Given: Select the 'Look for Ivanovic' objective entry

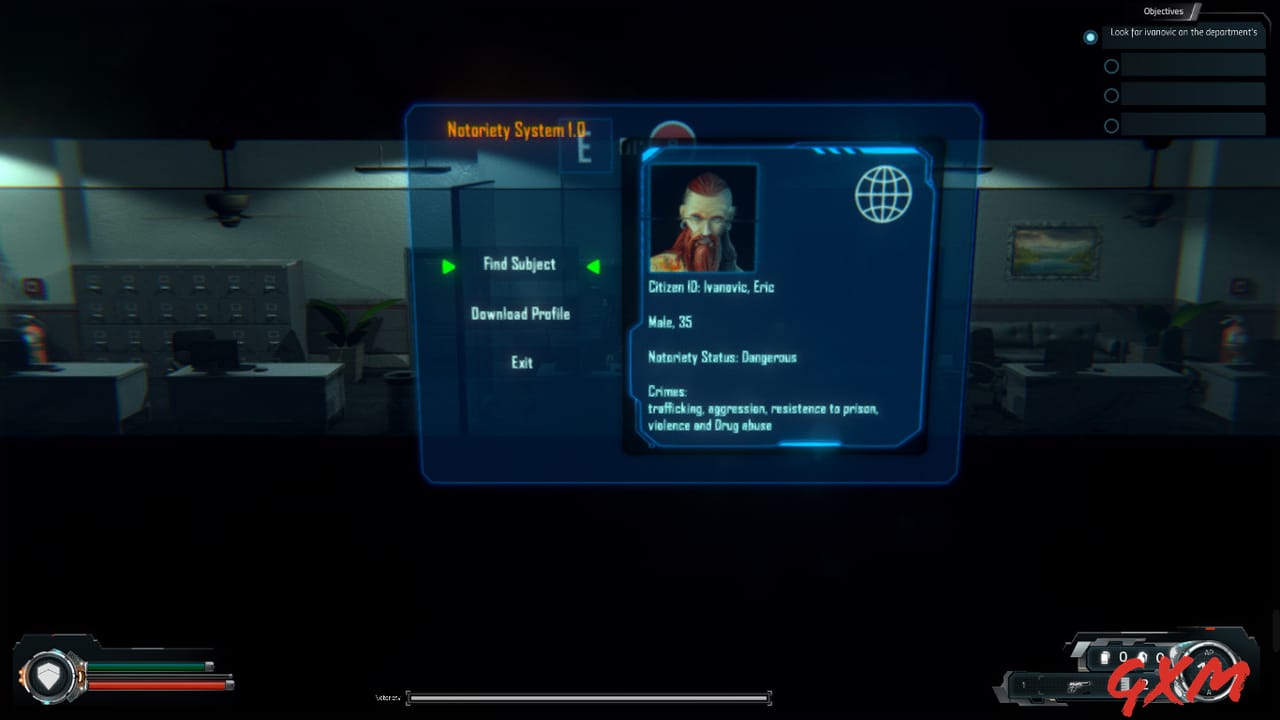Looking at the screenshot, I should pyautogui.click(x=1184, y=34).
